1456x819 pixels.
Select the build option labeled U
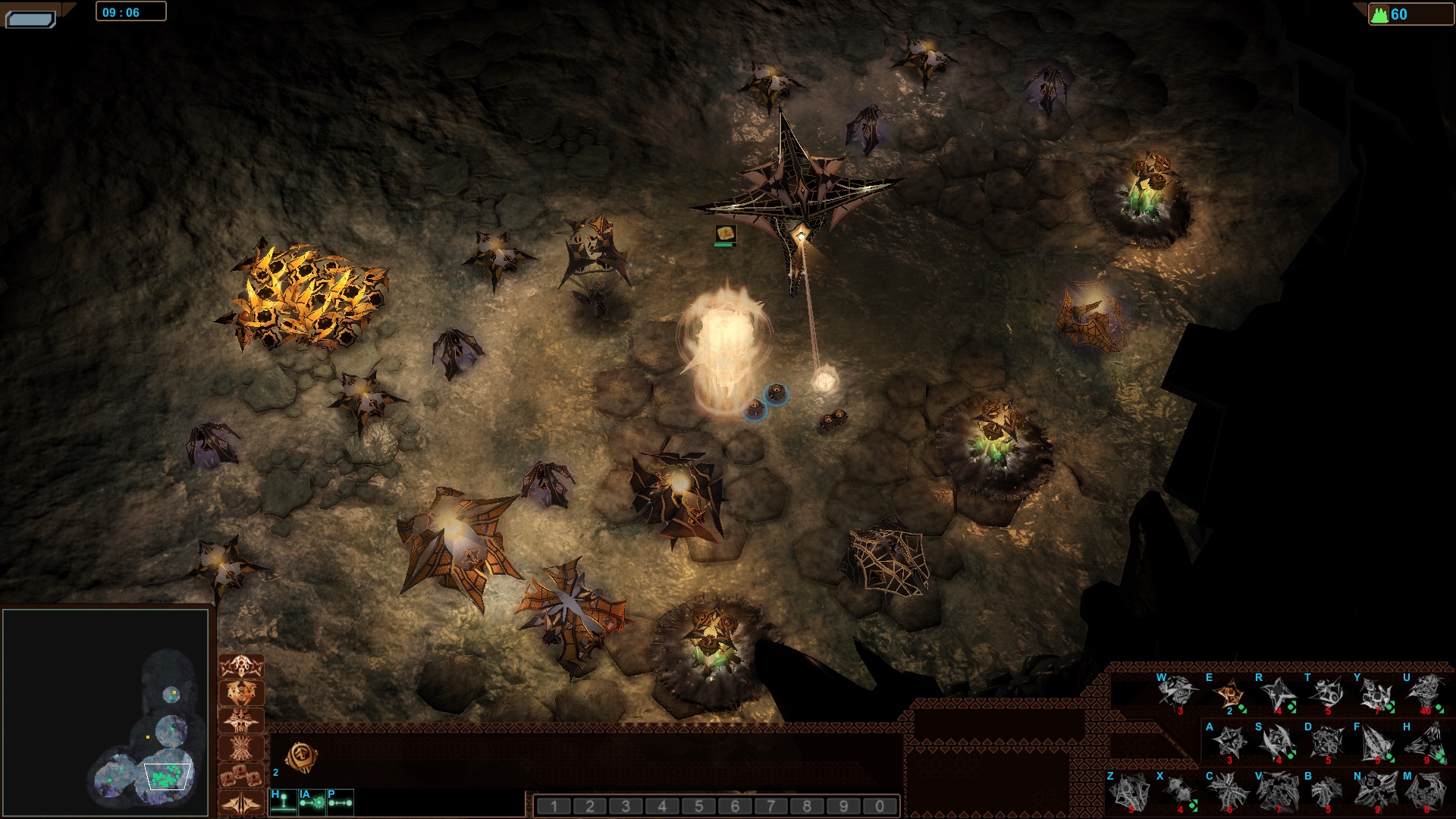pyautogui.click(x=1426, y=693)
